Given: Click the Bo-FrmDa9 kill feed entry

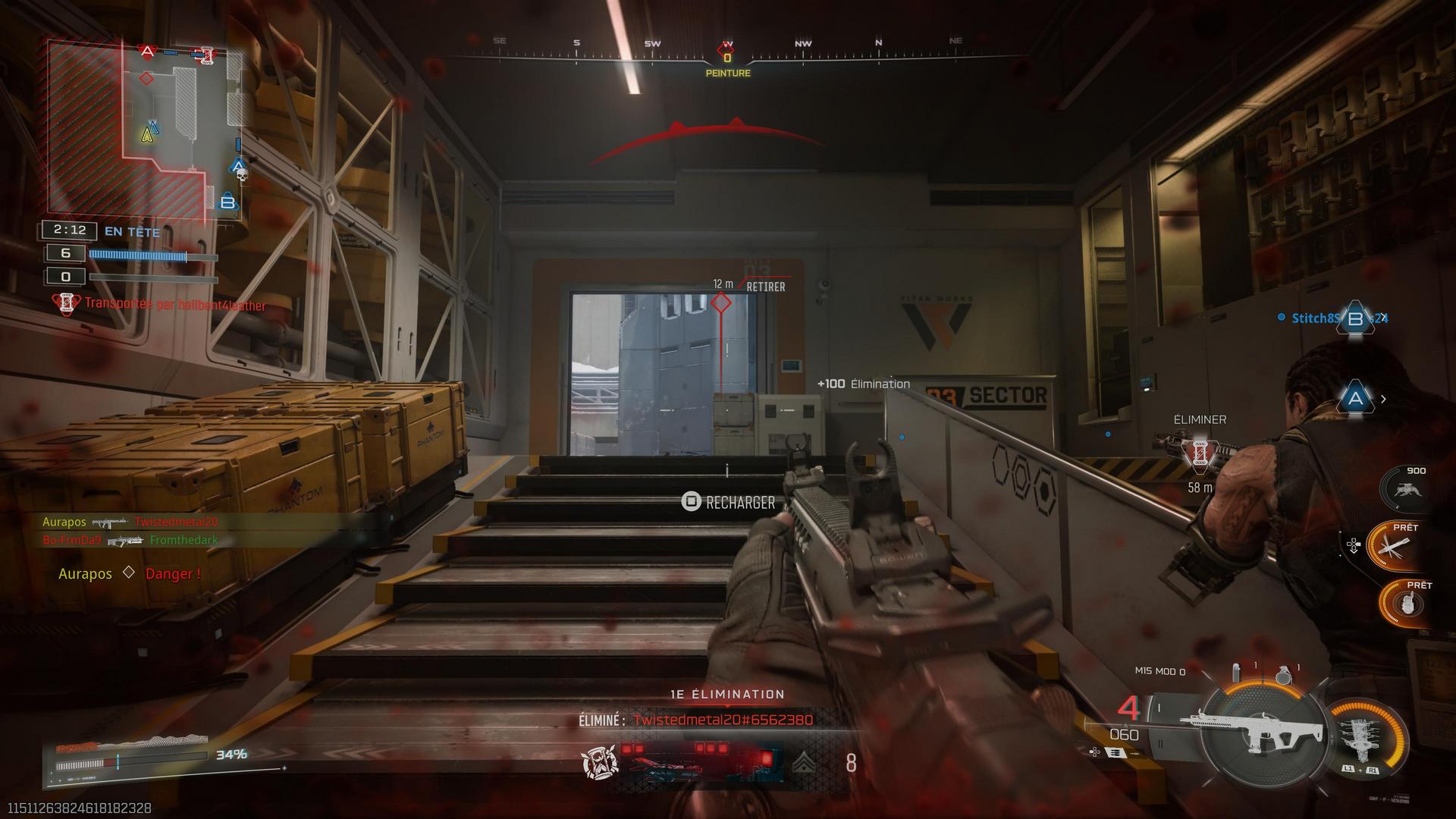Looking at the screenshot, I should click(130, 540).
